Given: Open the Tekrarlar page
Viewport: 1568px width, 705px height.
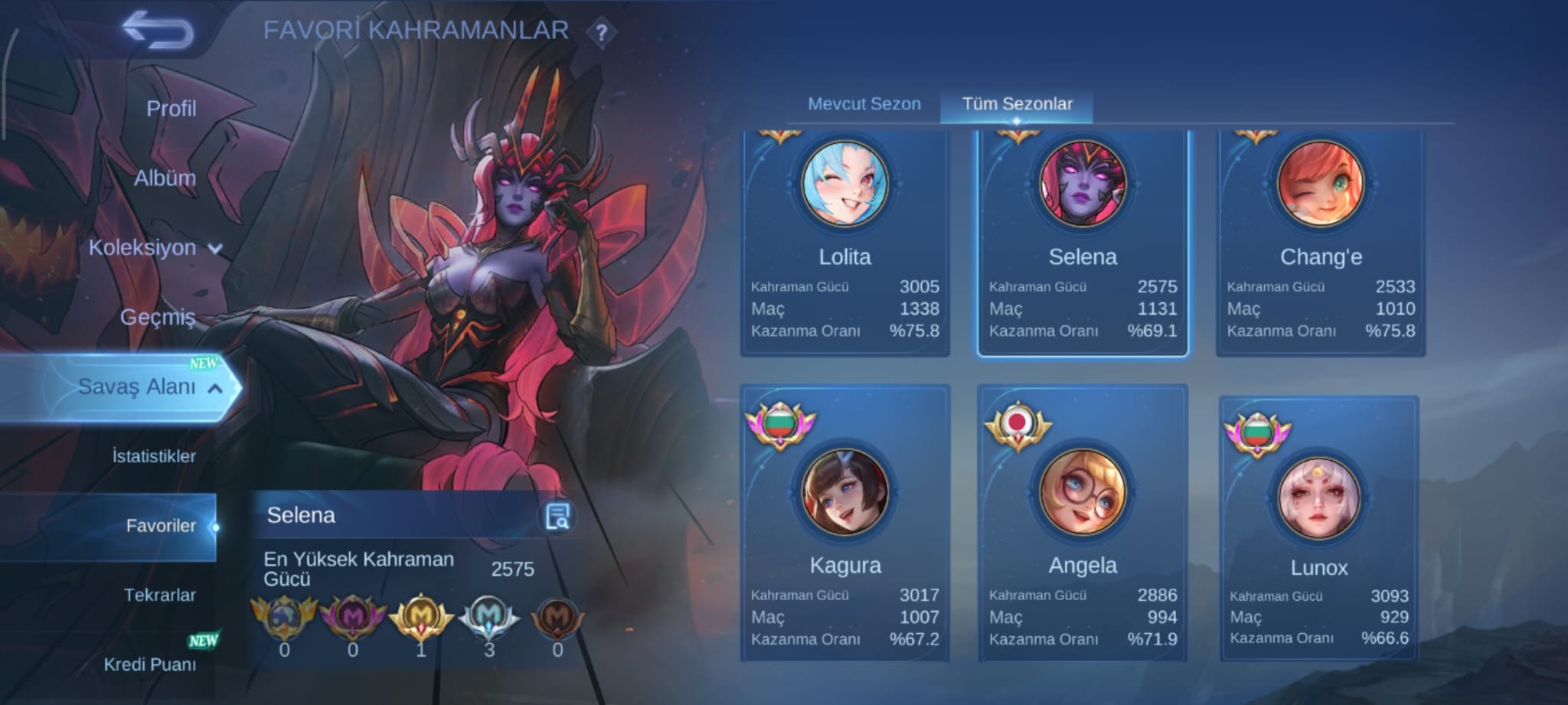Looking at the screenshot, I should tap(161, 594).
